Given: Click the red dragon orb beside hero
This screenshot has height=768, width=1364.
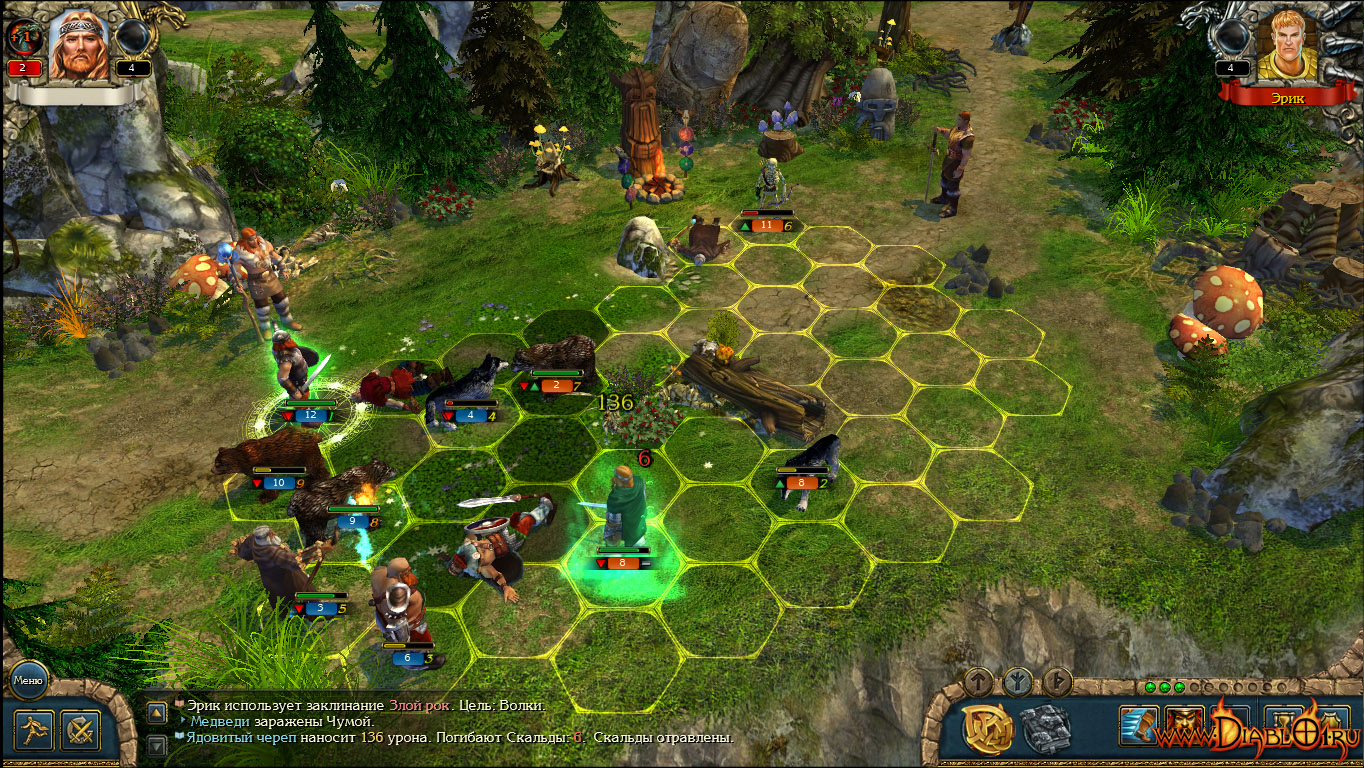Looking at the screenshot, I should [x=24, y=38].
